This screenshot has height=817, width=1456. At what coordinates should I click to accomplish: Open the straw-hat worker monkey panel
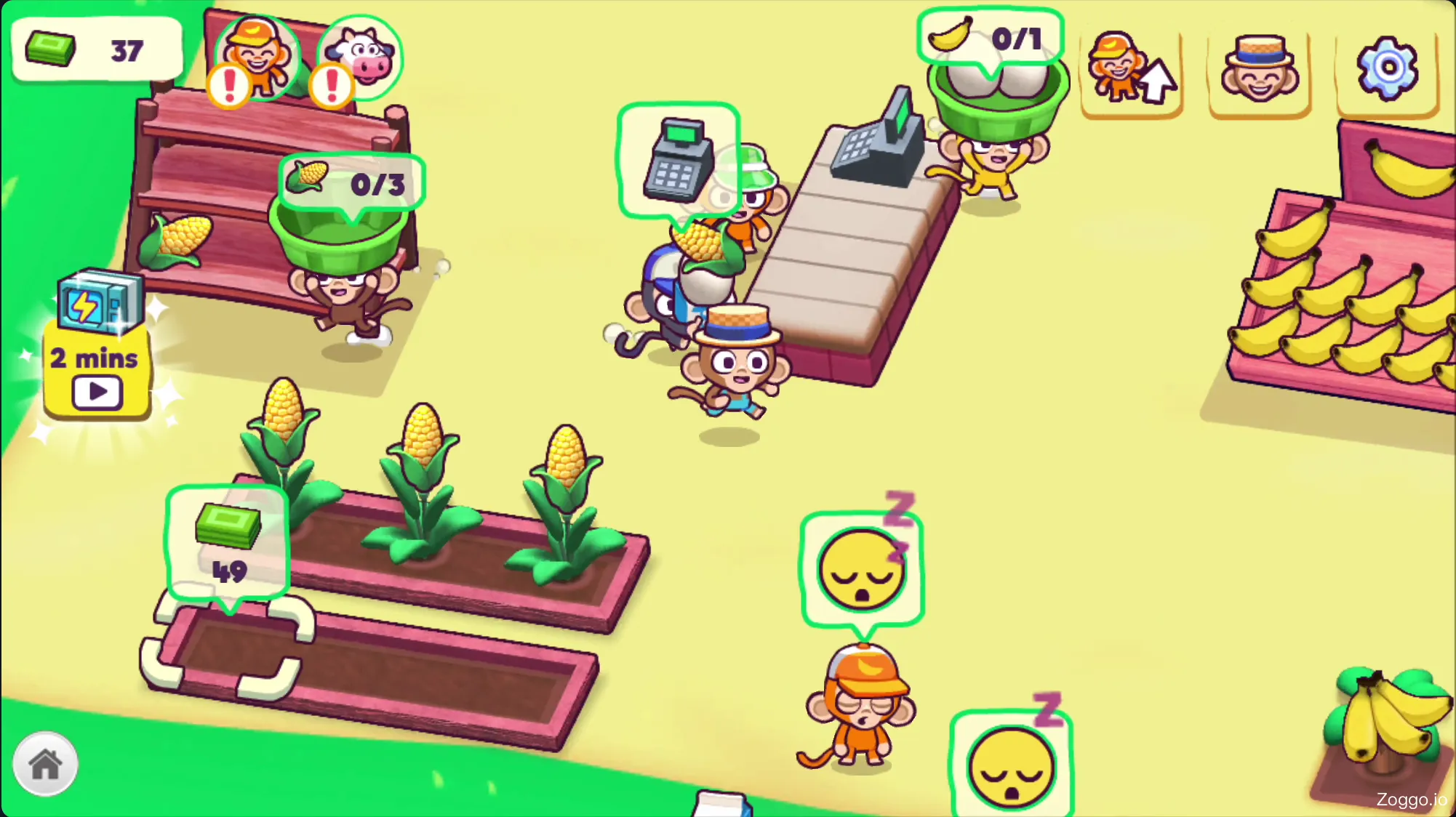(x=1260, y=71)
